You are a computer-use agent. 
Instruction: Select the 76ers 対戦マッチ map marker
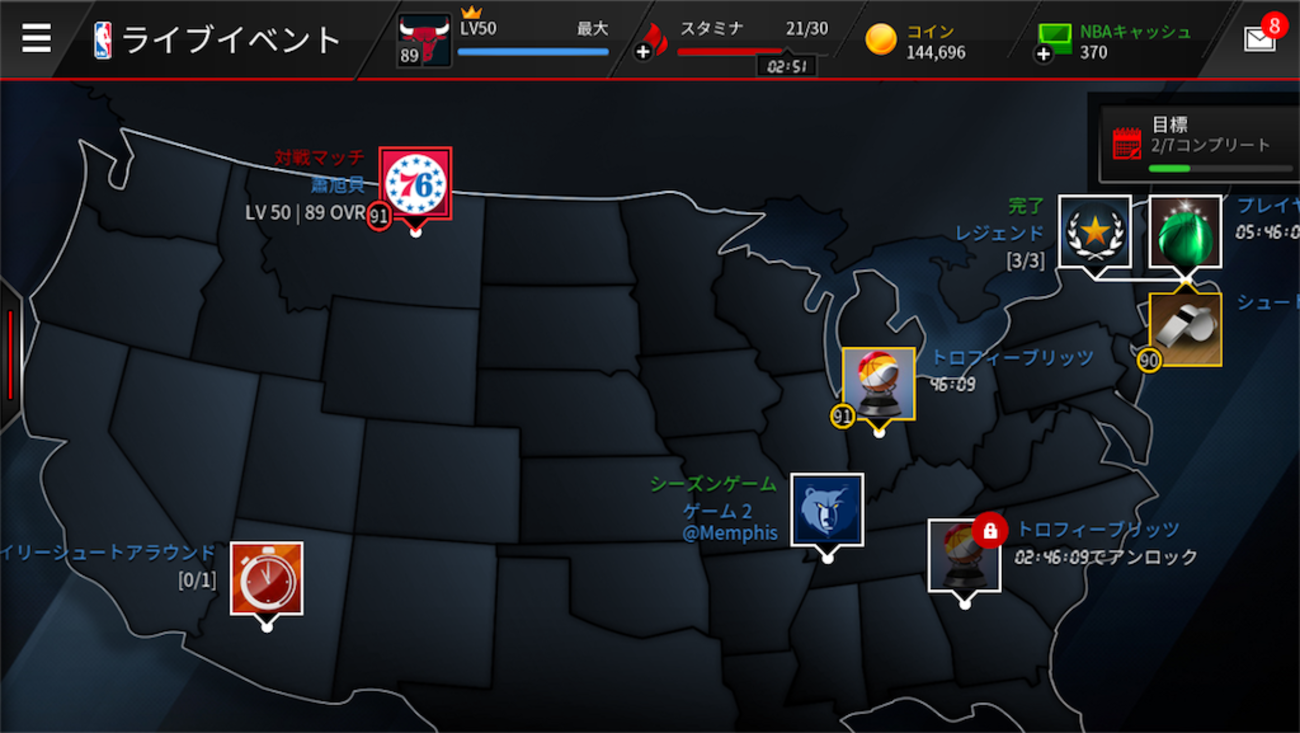416,185
